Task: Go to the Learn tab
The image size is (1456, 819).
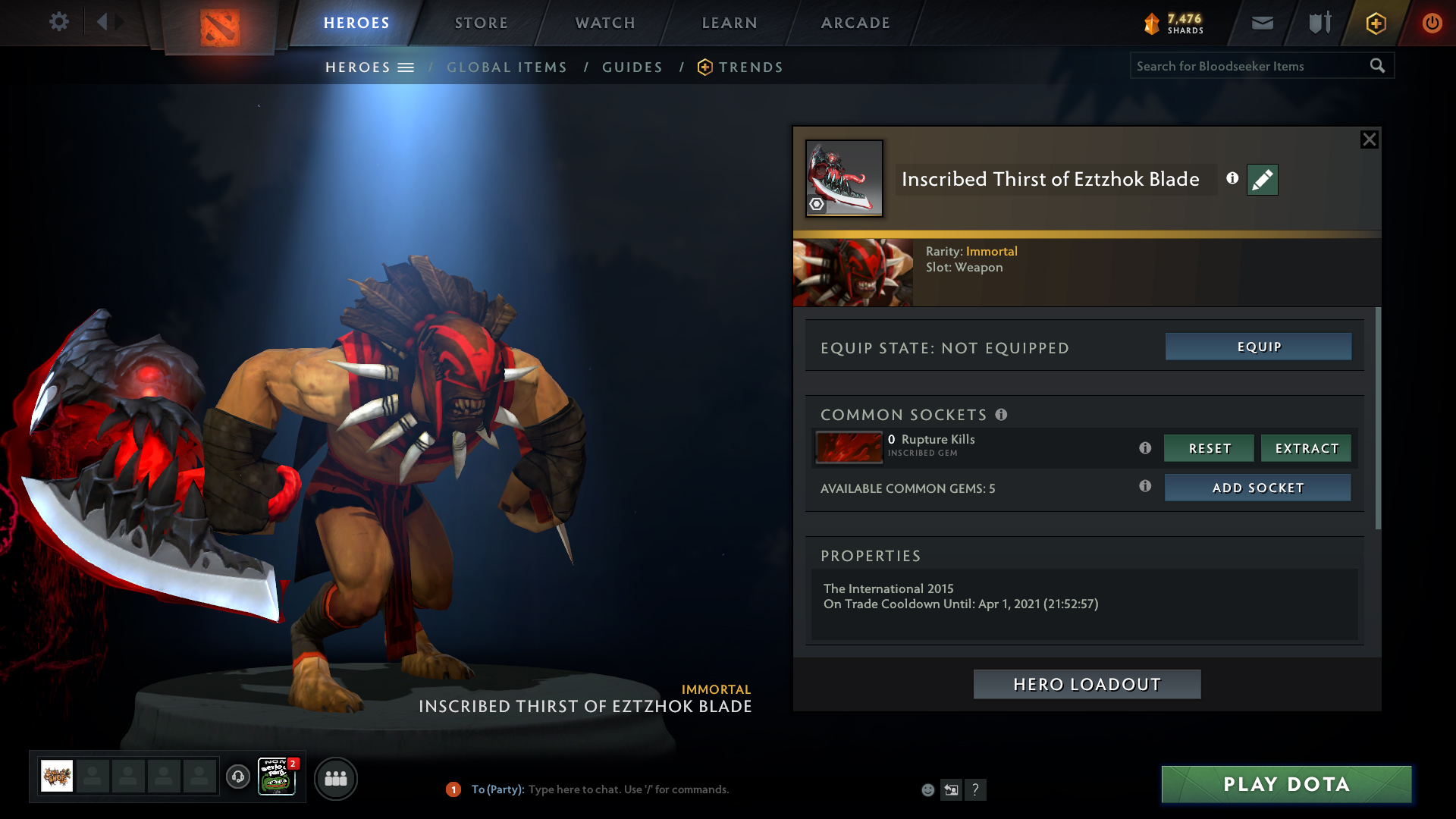Action: [730, 23]
